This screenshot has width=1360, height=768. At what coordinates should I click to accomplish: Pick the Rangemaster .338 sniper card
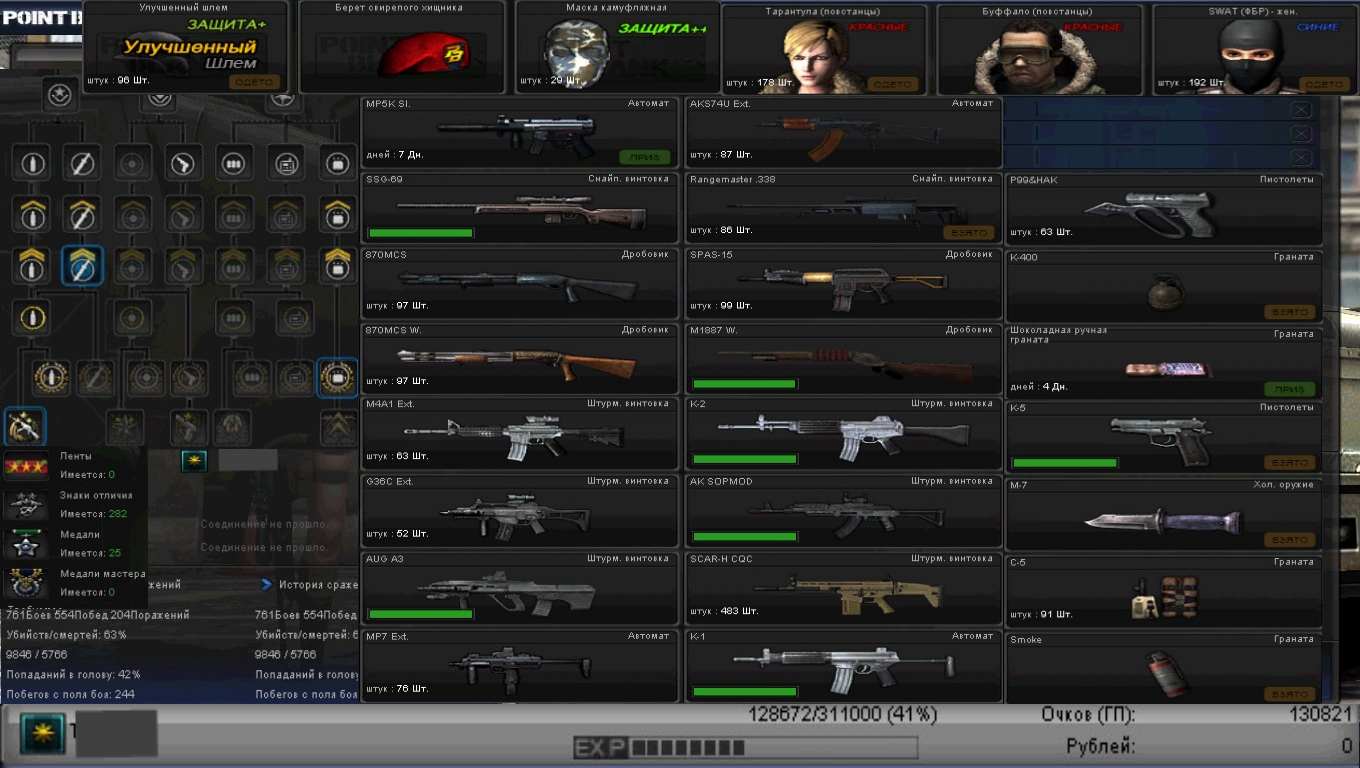pyautogui.click(x=843, y=209)
